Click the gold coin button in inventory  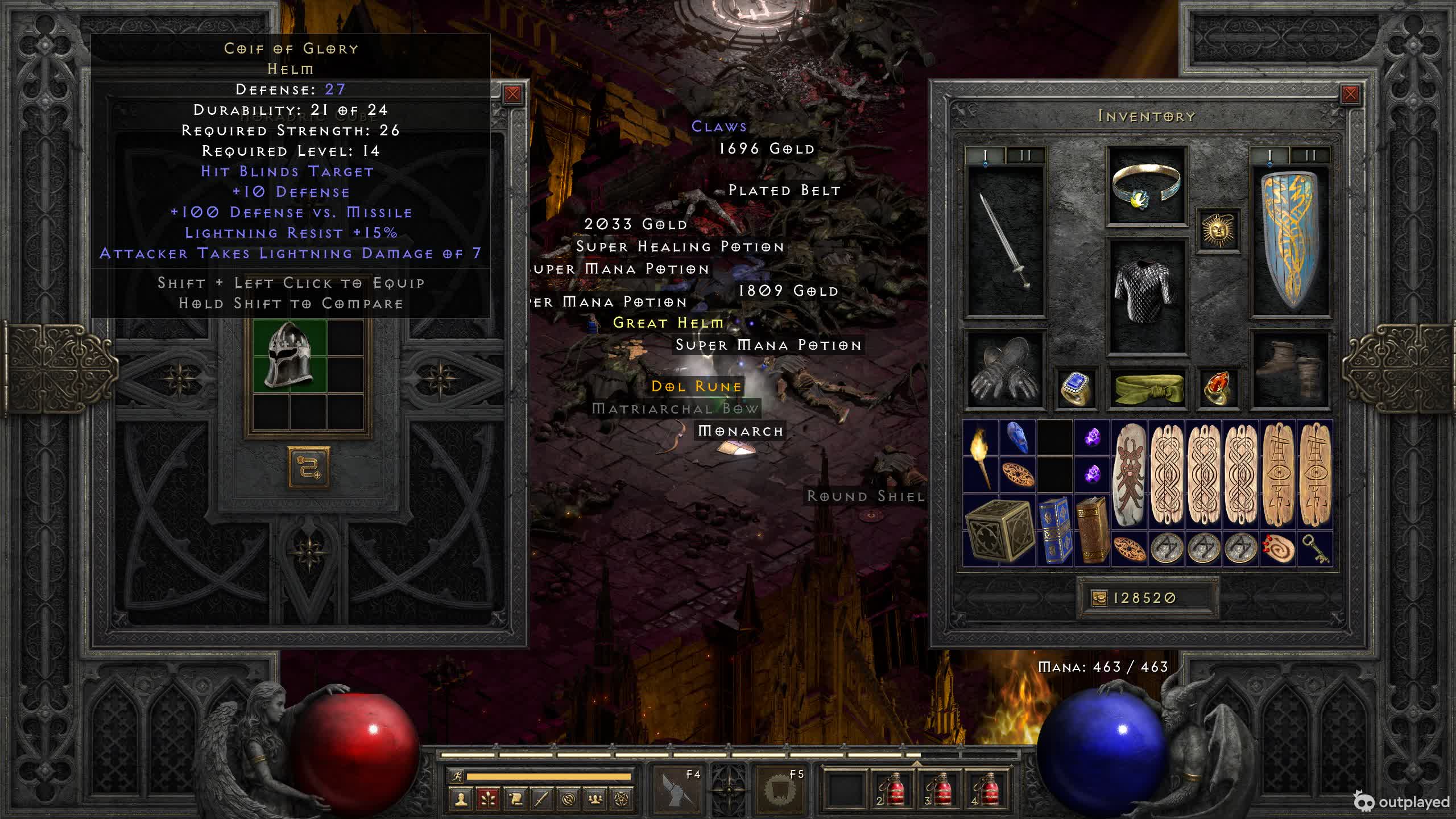click(x=1099, y=598)
